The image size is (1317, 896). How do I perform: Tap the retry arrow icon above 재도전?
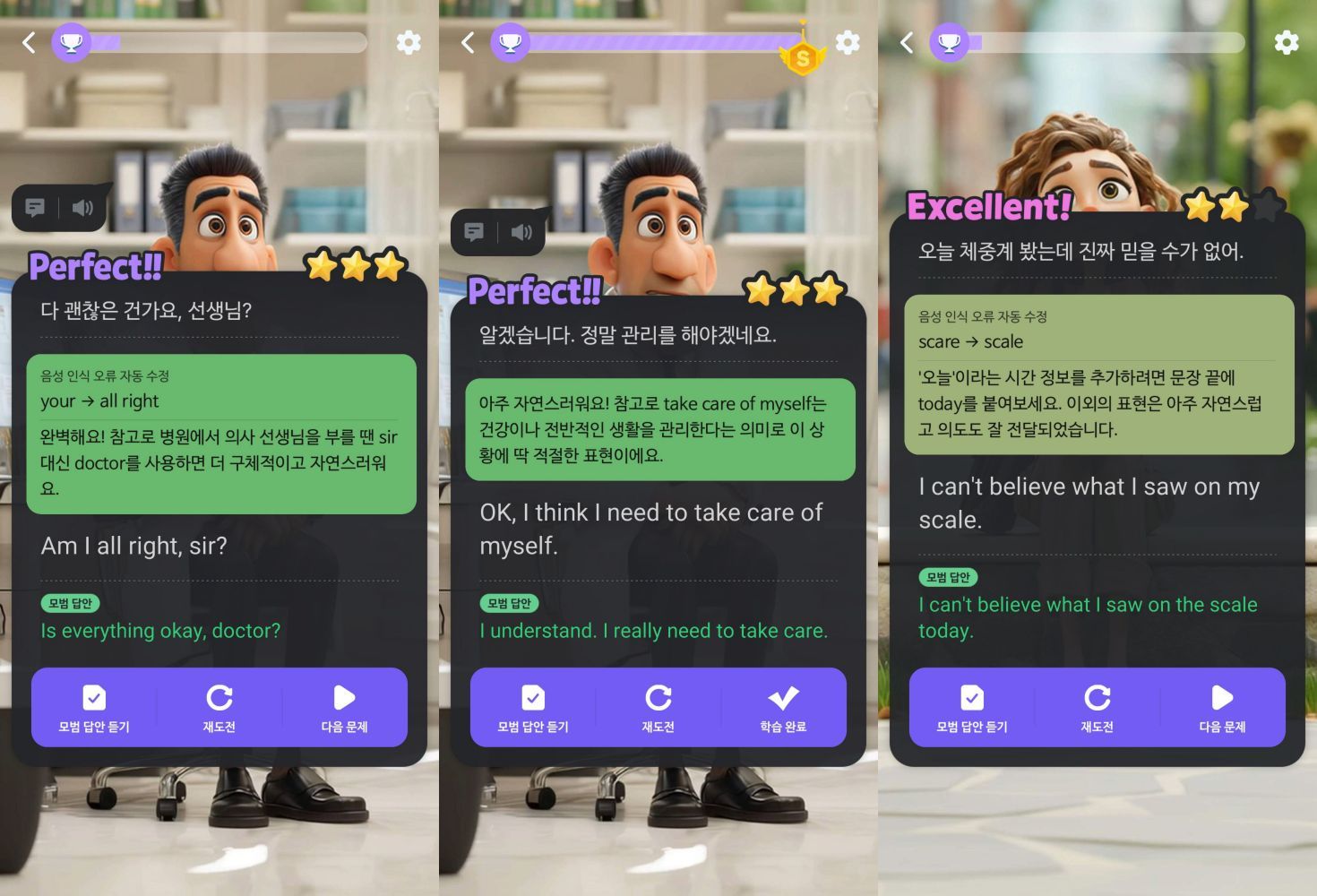pos(220,696)
